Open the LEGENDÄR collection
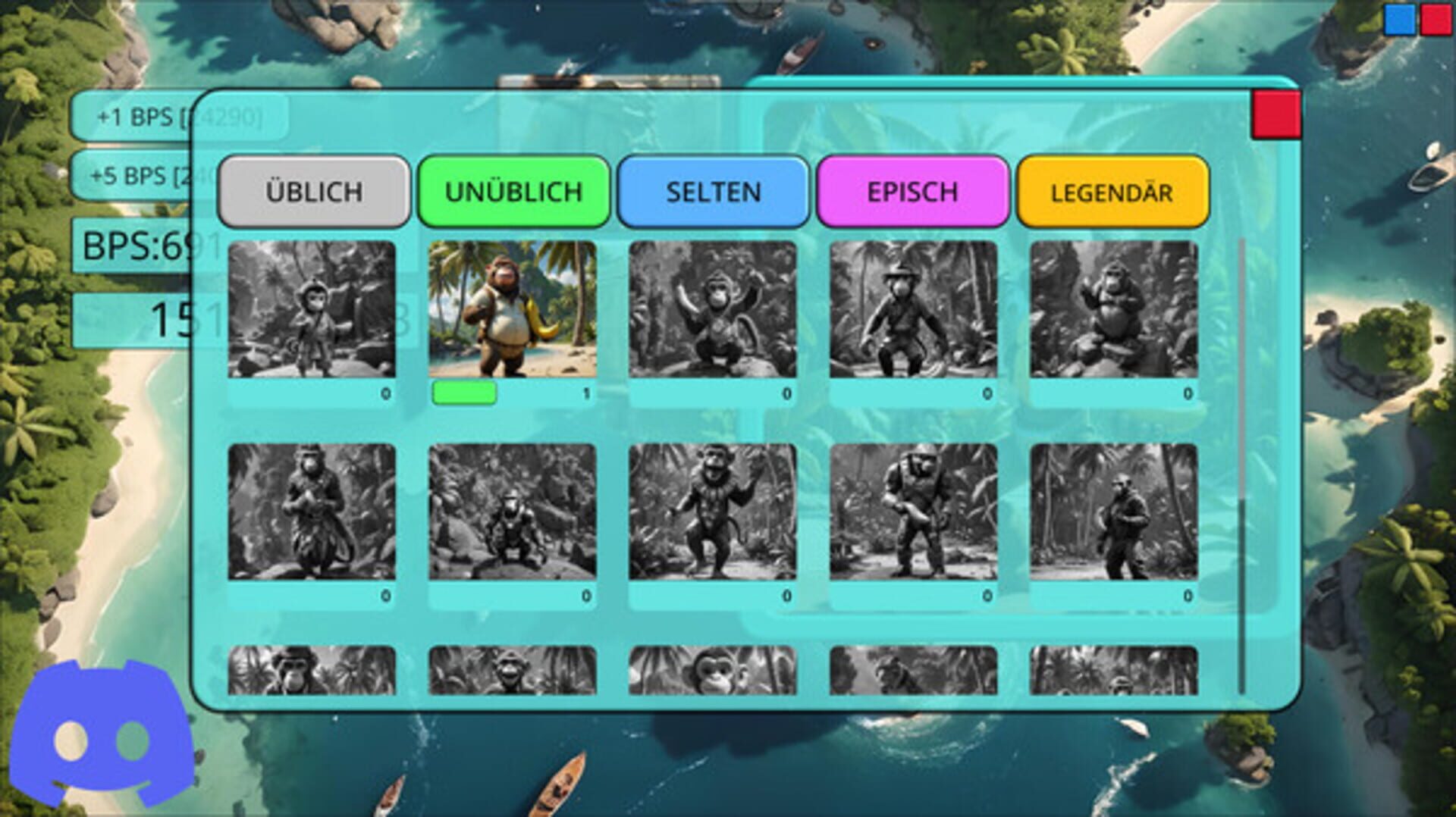 (x=1111, y=191)
